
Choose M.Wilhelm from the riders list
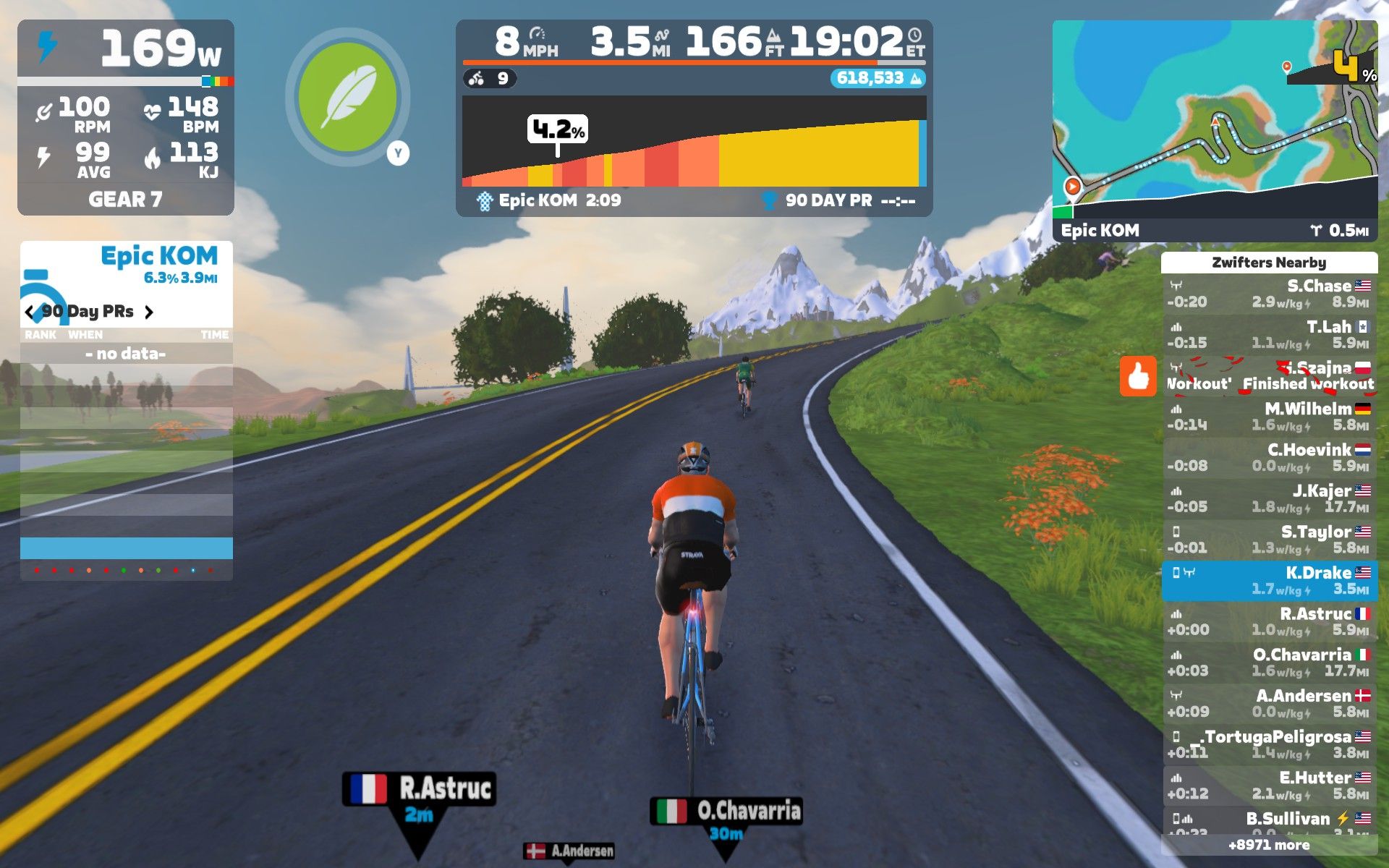1269,417
